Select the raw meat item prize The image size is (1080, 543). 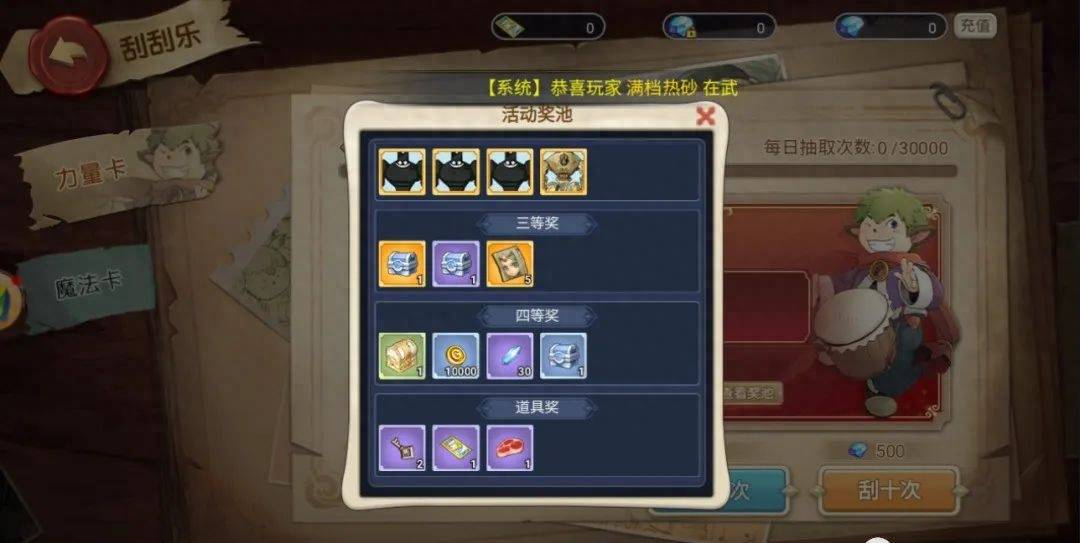tap(510, 448)
